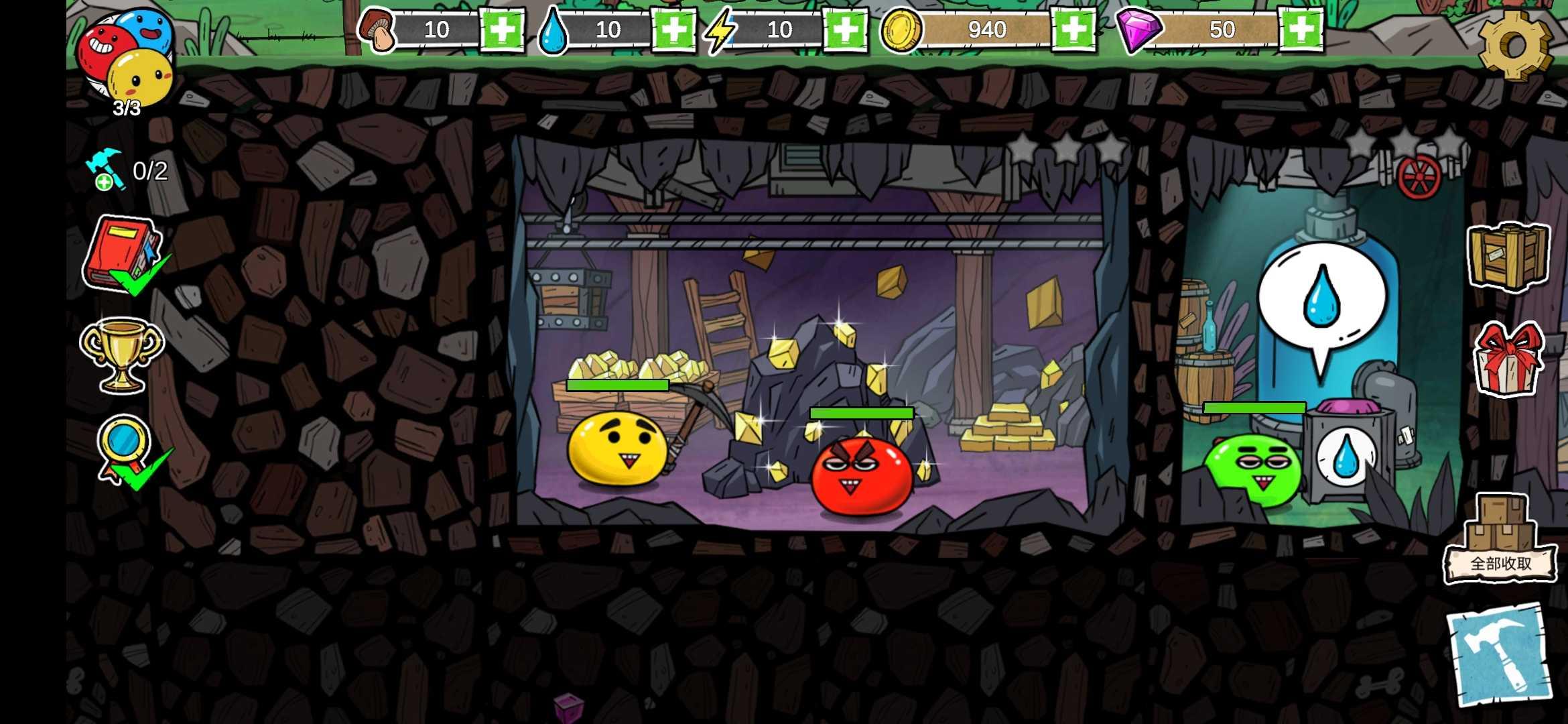Open the slime roster showing 3/3

pyautogui.click(x=125, y=62)
